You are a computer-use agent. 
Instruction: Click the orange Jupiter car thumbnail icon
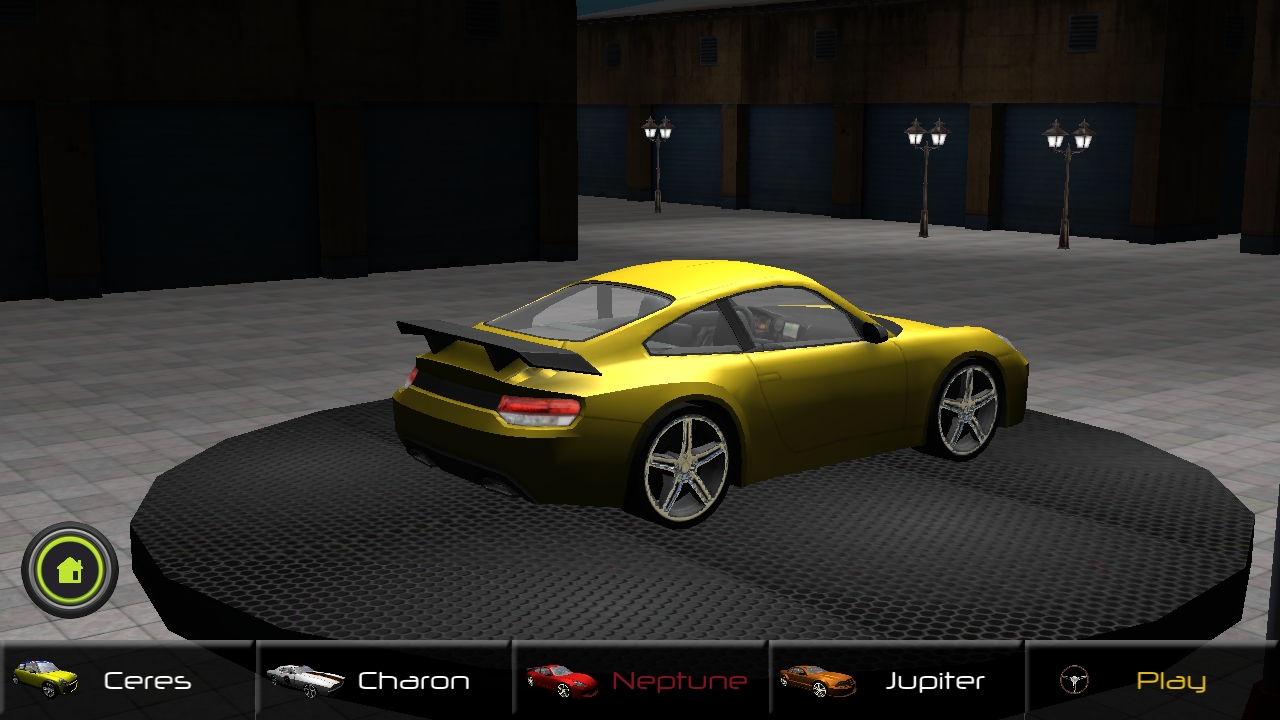[x=820, y=679]
